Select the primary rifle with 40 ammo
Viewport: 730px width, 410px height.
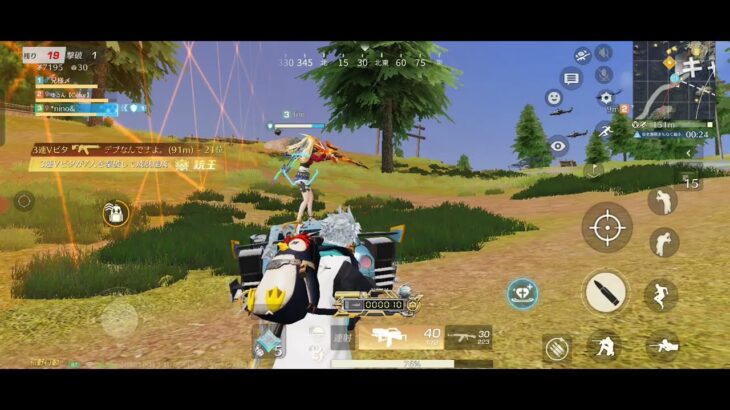click(x=400, y=337)
